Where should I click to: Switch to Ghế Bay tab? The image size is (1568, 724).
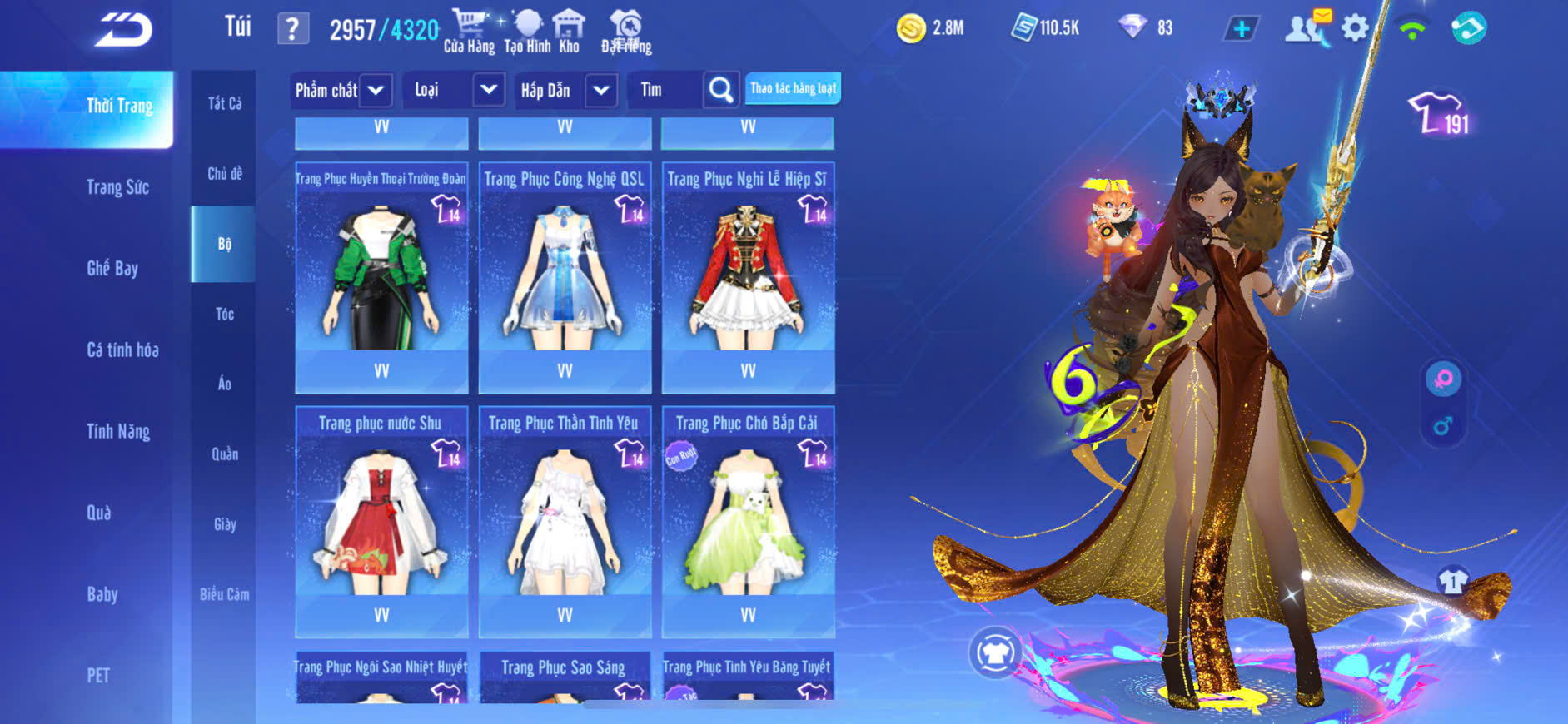click(112, 268)
